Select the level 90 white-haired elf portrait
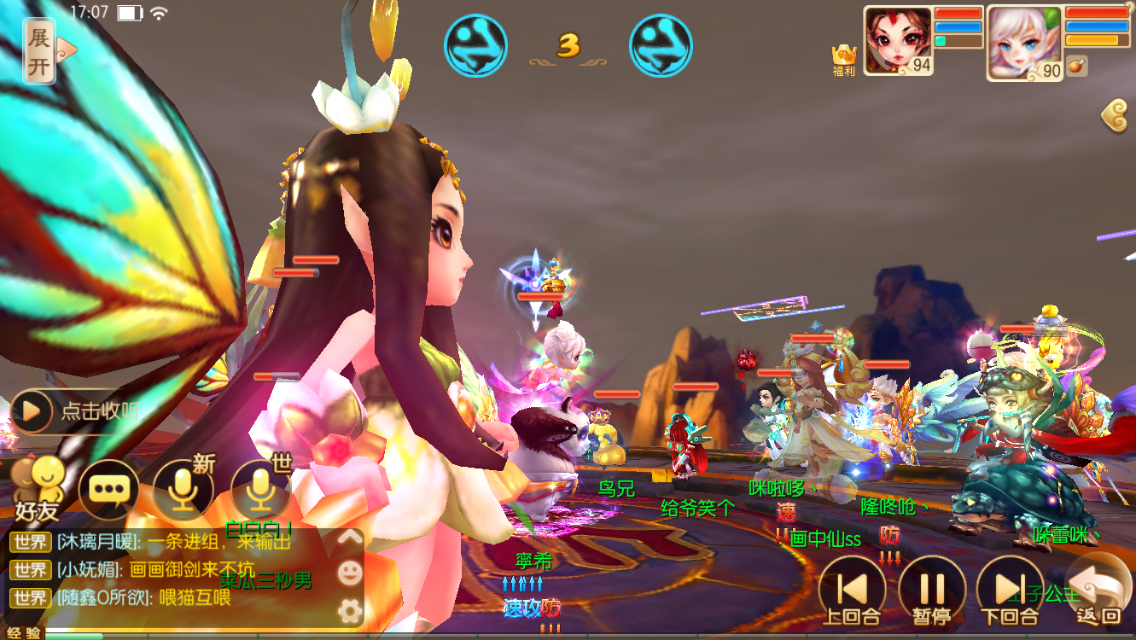This screenshot has height=640, width=1136. click(x=1023, y=42)
